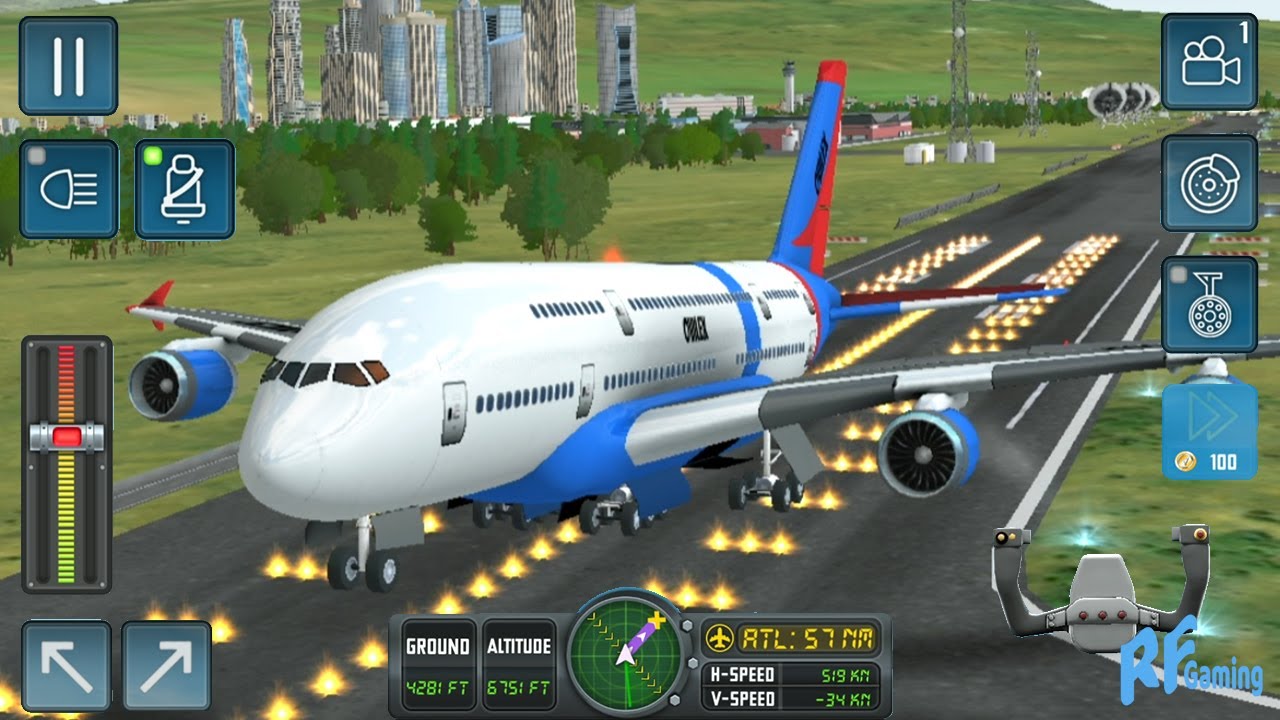Activate the 100-coin fast-forward button

point(1209,432)
